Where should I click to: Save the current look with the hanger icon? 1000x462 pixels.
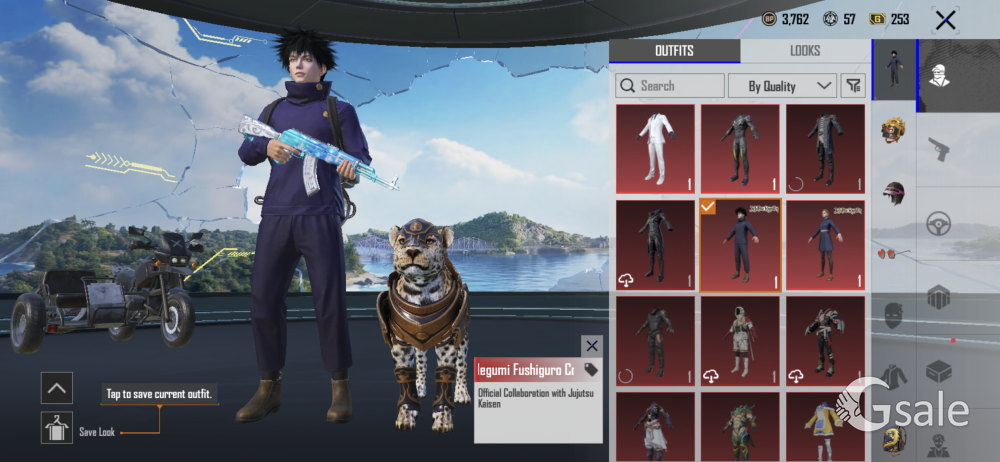[57, 428]
